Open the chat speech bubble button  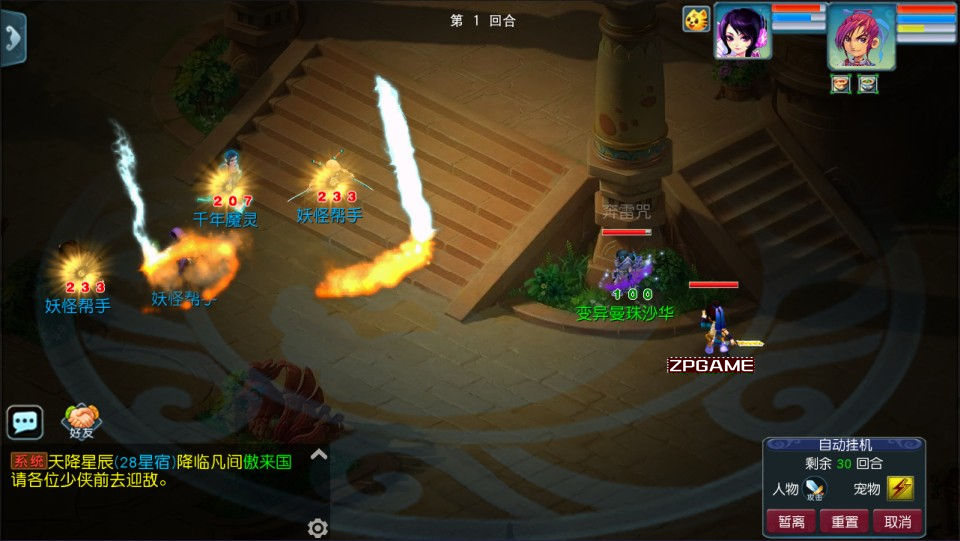(x=25, y=422)
